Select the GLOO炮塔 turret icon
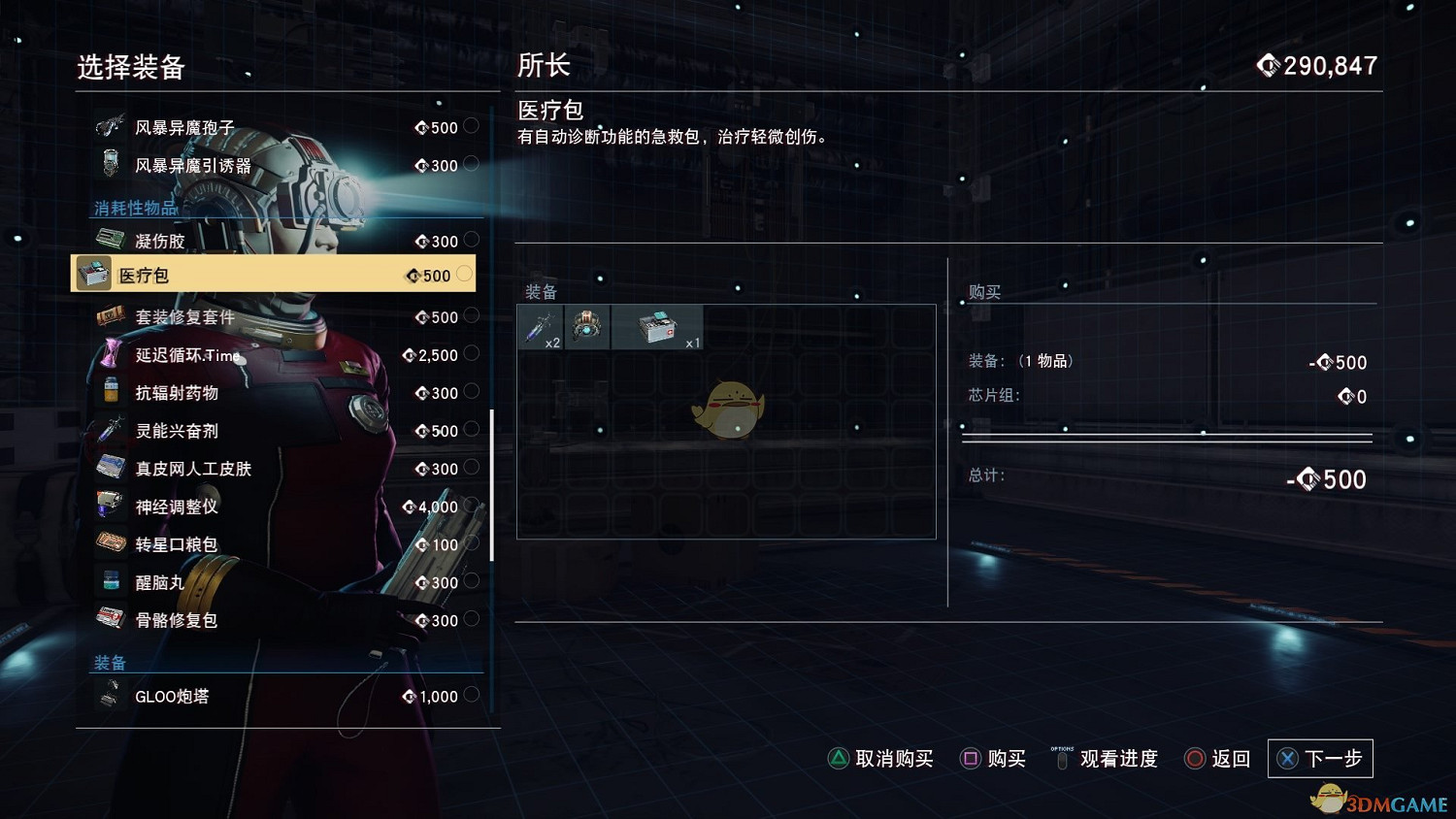Screen dimensions: 1456x819 109,695
